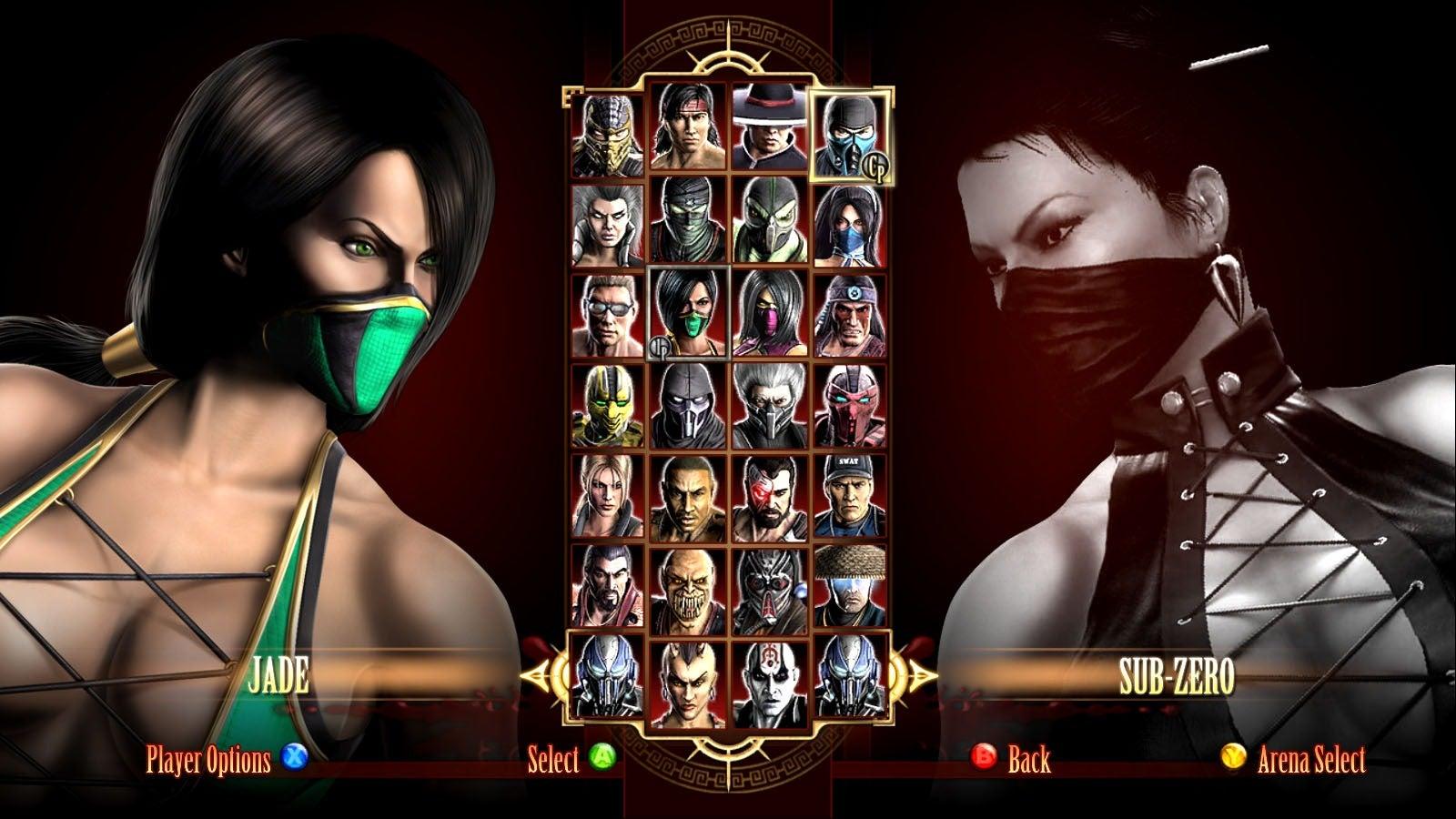The width and height of the screenshot is (1456, 819).
Task: Choose Mileena with the magenta mask
Action: [x=769, y=313]
